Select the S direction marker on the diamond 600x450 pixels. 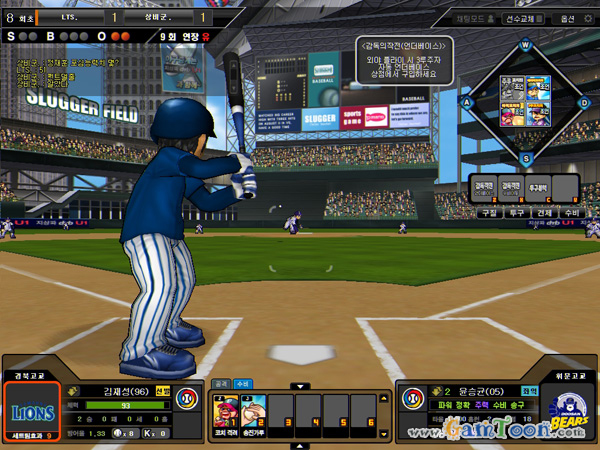(524, 157)
